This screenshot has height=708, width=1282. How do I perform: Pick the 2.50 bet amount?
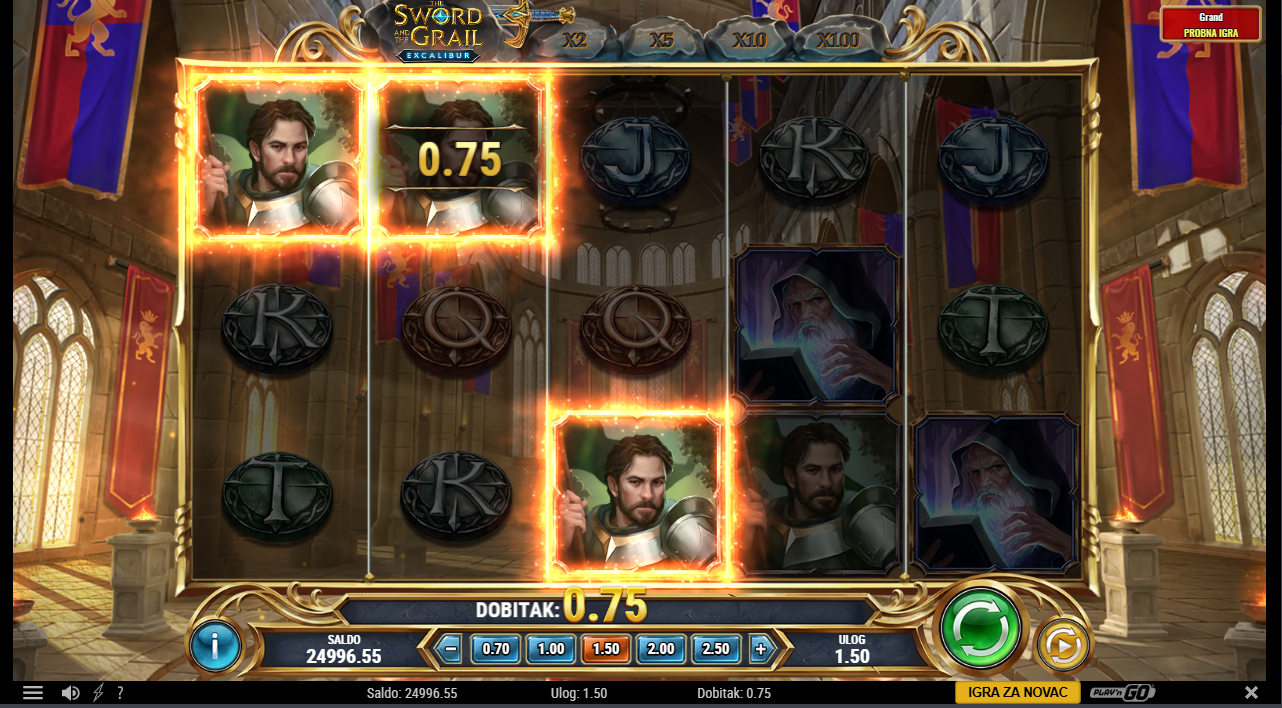(716, 648)
